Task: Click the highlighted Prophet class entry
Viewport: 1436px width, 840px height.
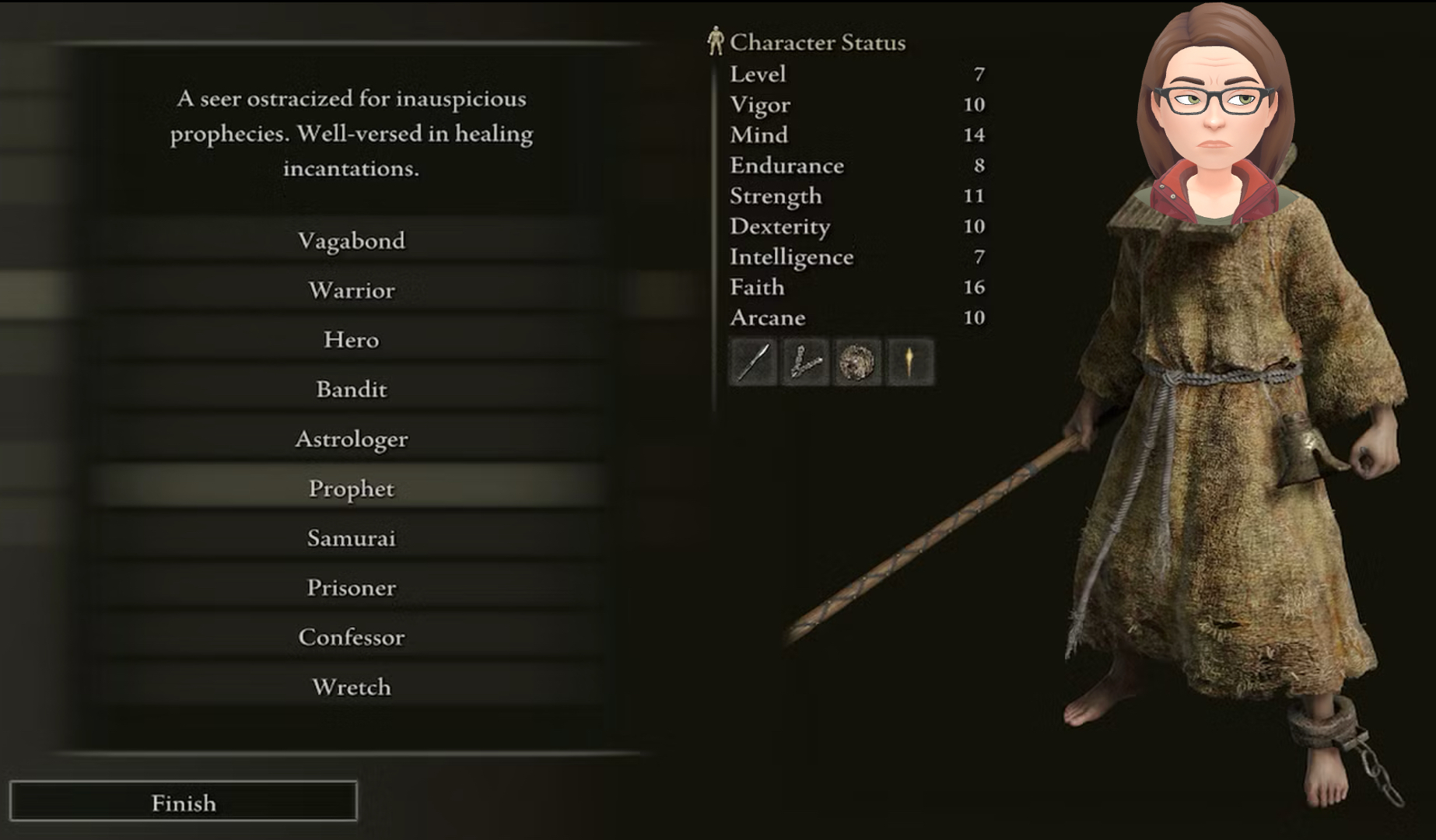Action: point(351,488)
